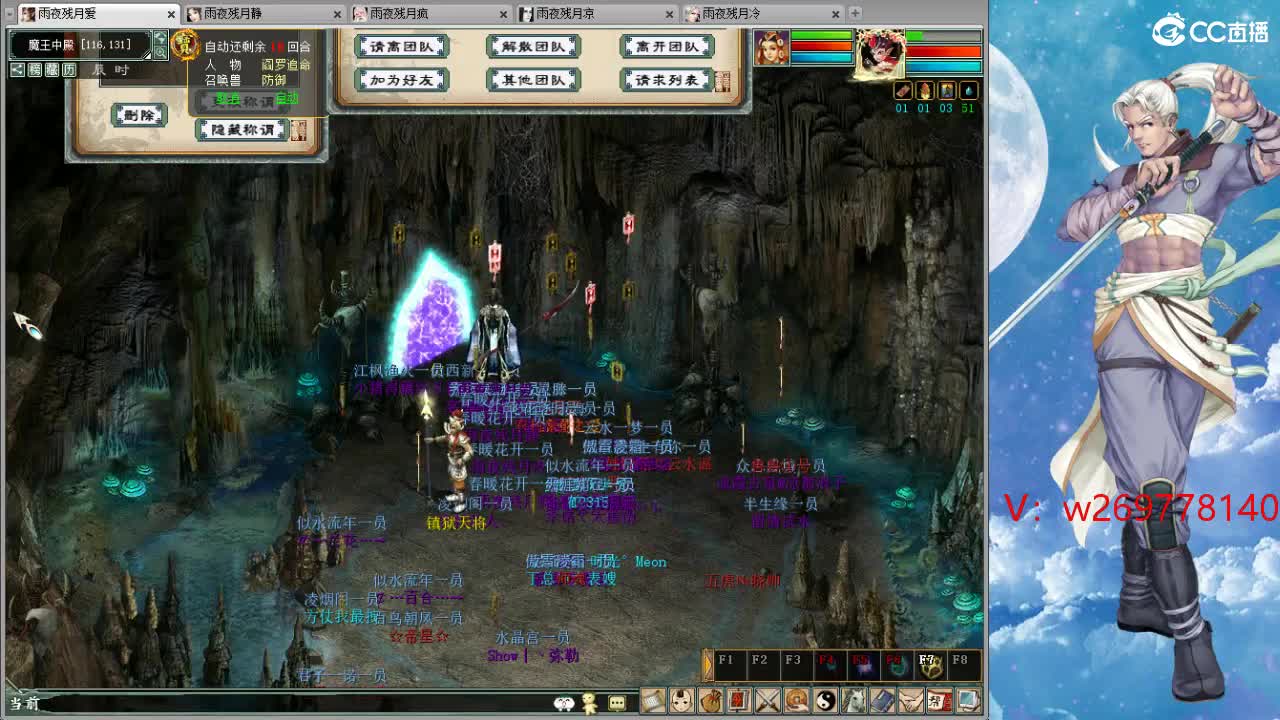Select the magnifier icon beside the minimap
Viewport: 1280px width, 720px height.
click(x=160, y=52)
